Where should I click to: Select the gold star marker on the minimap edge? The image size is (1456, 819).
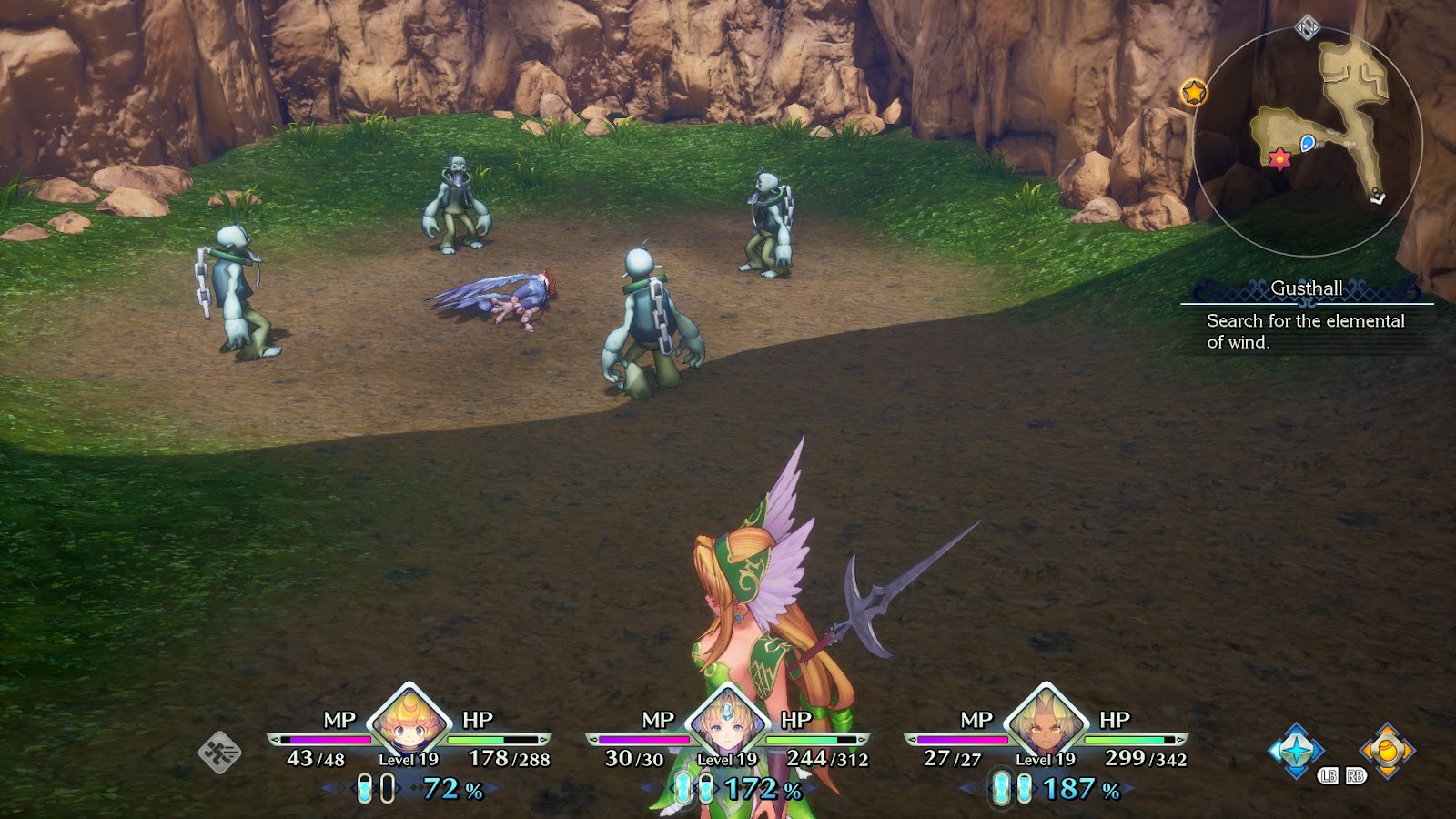point(1194,92)
